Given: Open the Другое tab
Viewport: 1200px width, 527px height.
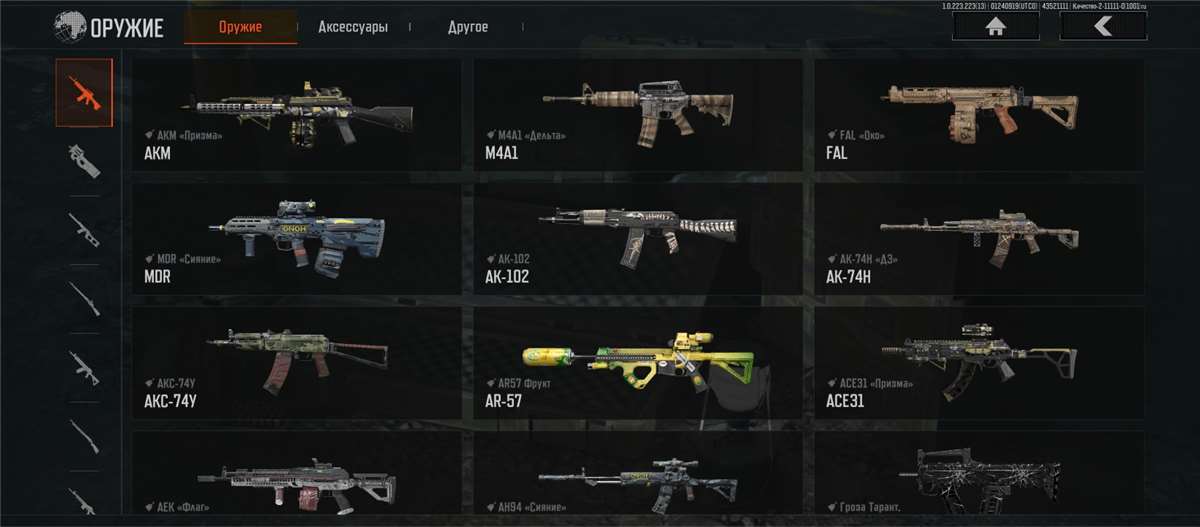Looking at the screenshot, I should click(x=468, y=27).
